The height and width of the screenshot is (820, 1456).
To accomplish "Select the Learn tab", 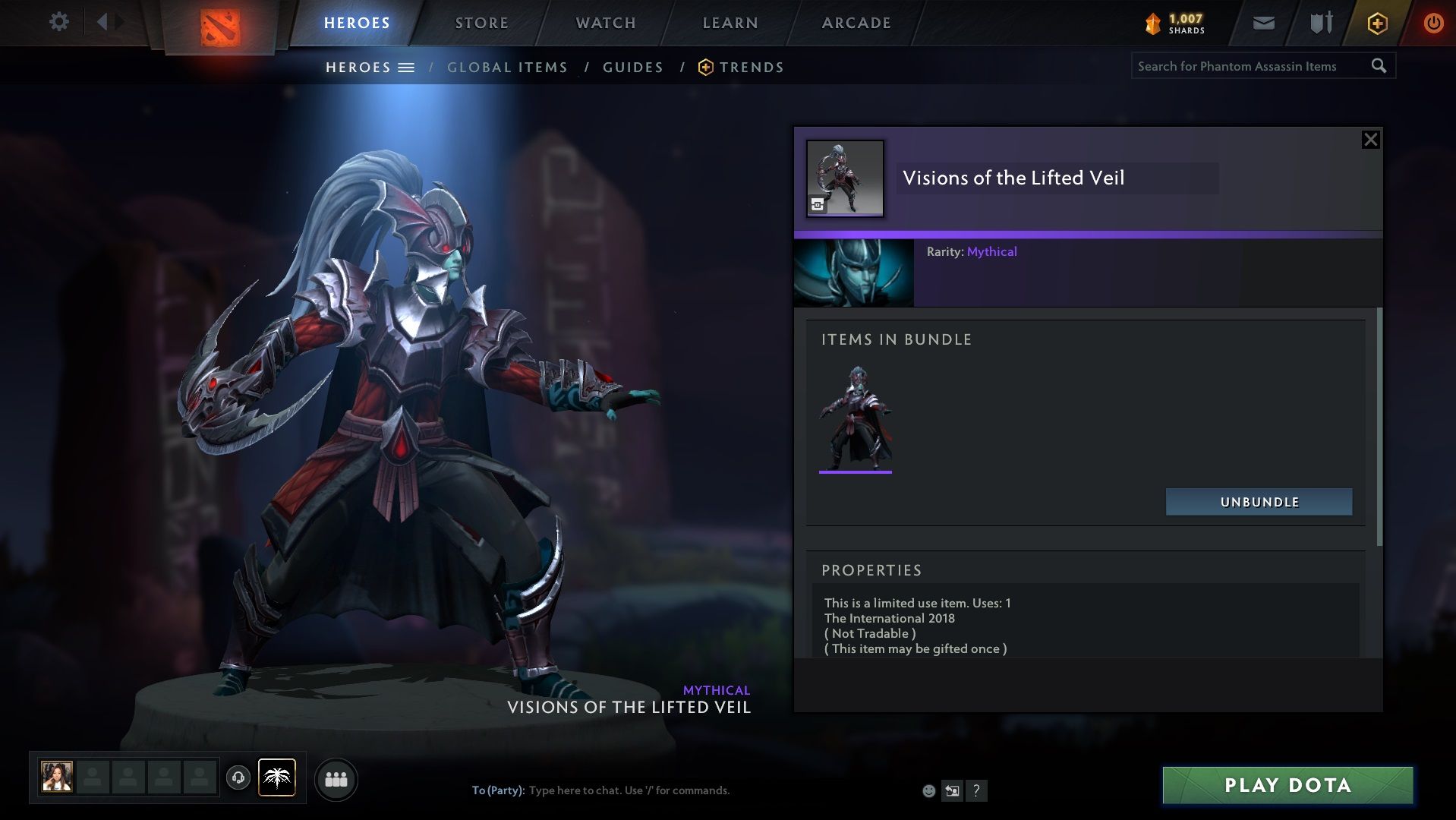I will 730,23.
